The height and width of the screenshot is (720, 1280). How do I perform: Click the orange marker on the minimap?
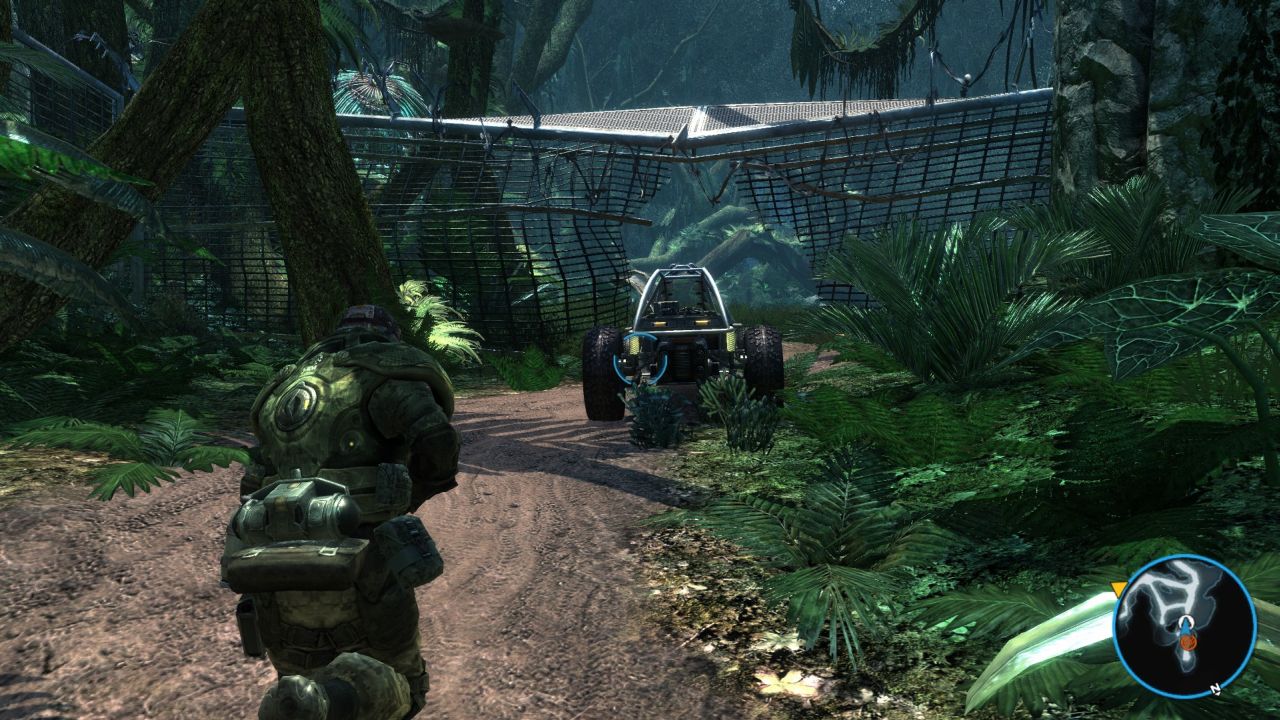pos(1187,641)
